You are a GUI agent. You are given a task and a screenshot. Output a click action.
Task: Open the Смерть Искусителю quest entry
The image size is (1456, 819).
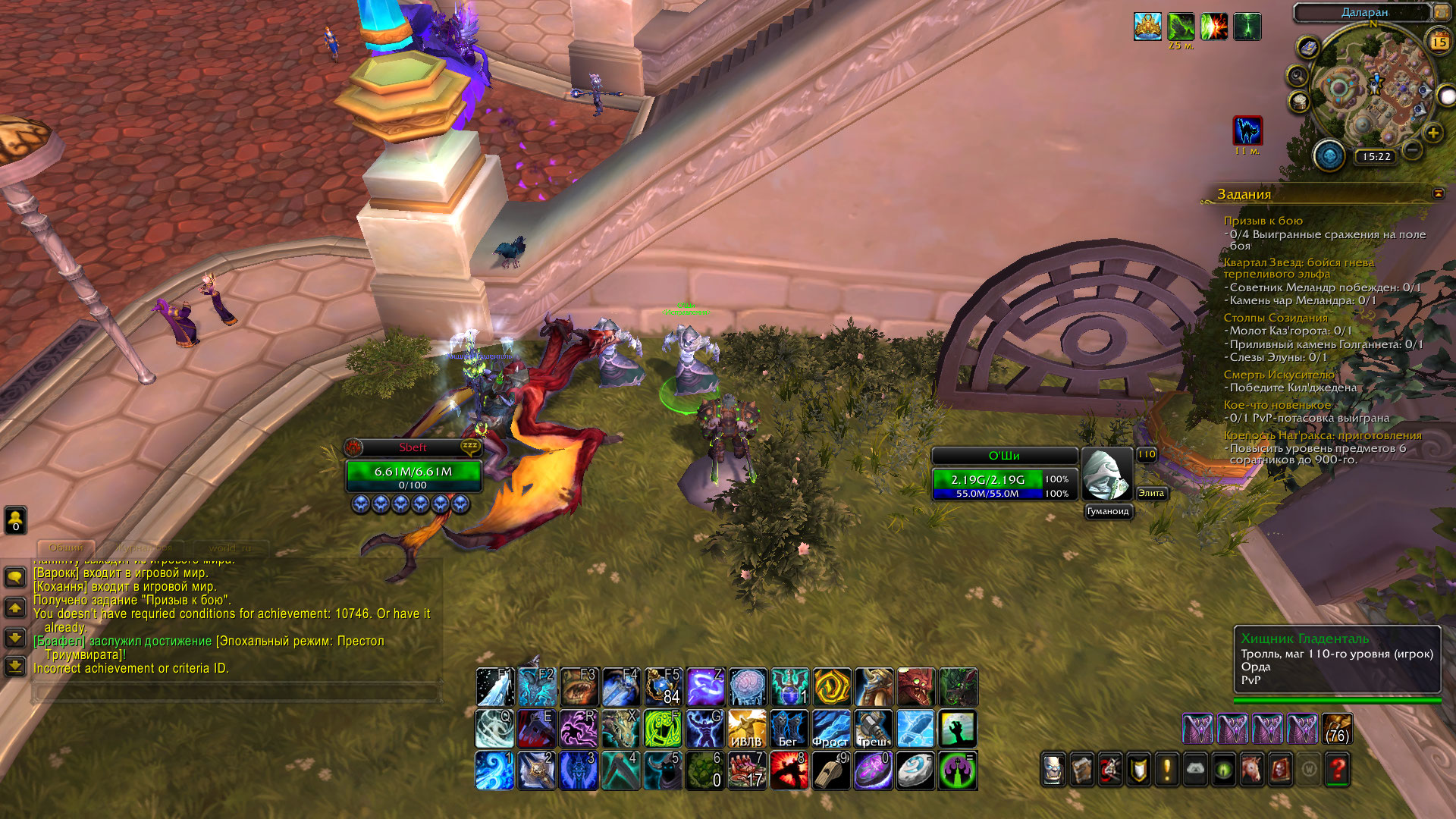coord(1279,375)
